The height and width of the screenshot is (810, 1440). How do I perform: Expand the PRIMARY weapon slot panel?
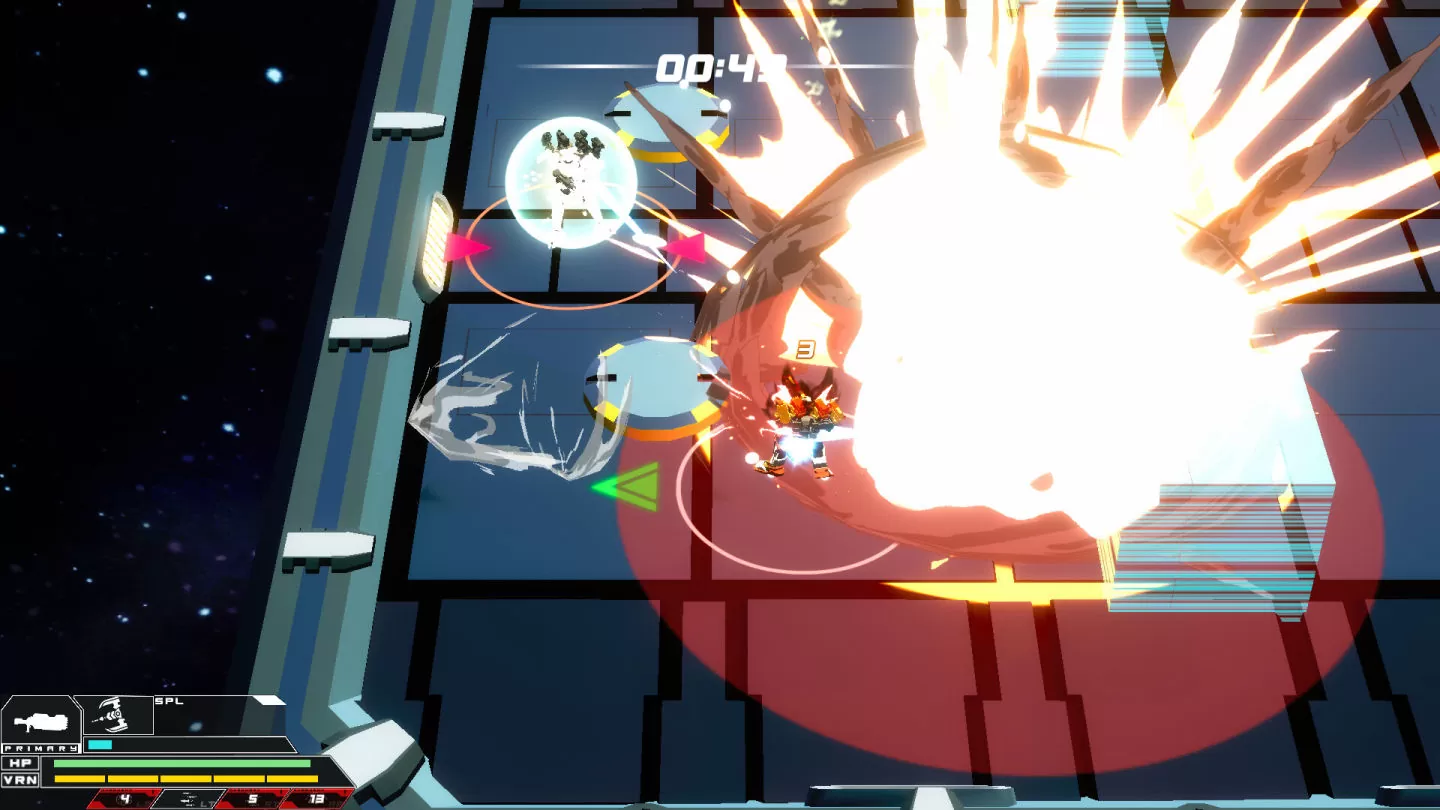40,725
